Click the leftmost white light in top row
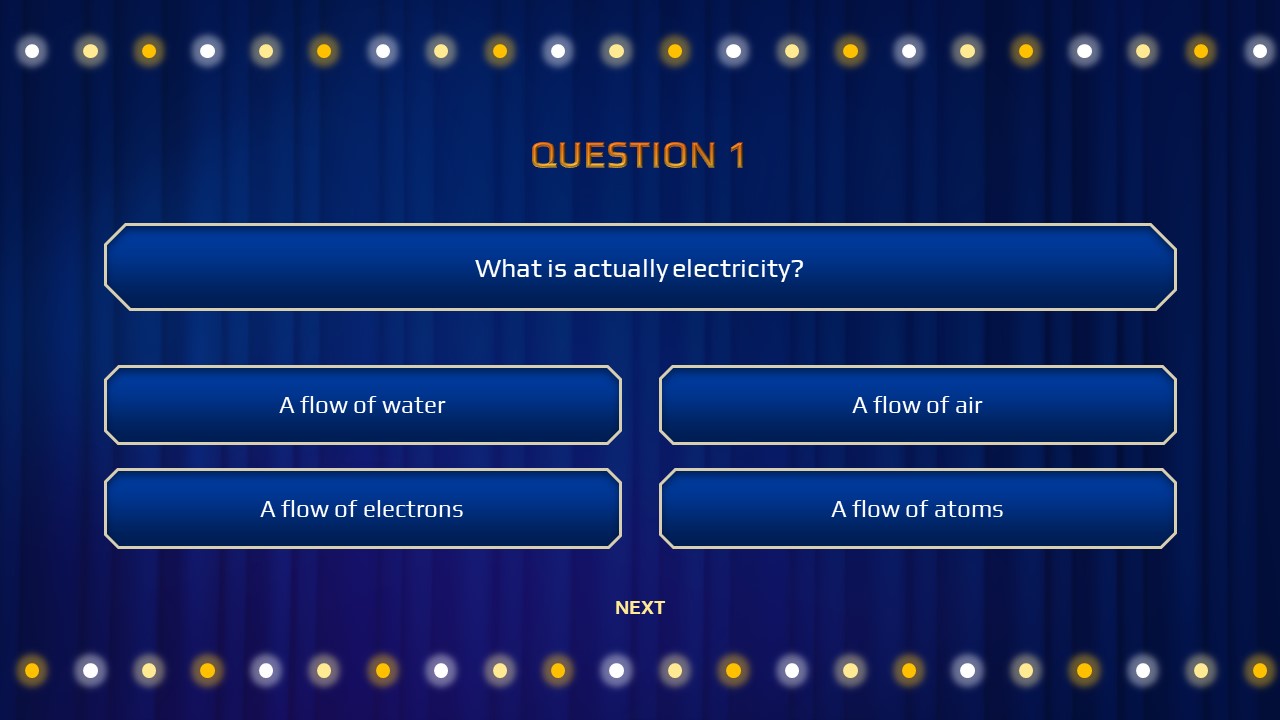 [32, 49]
